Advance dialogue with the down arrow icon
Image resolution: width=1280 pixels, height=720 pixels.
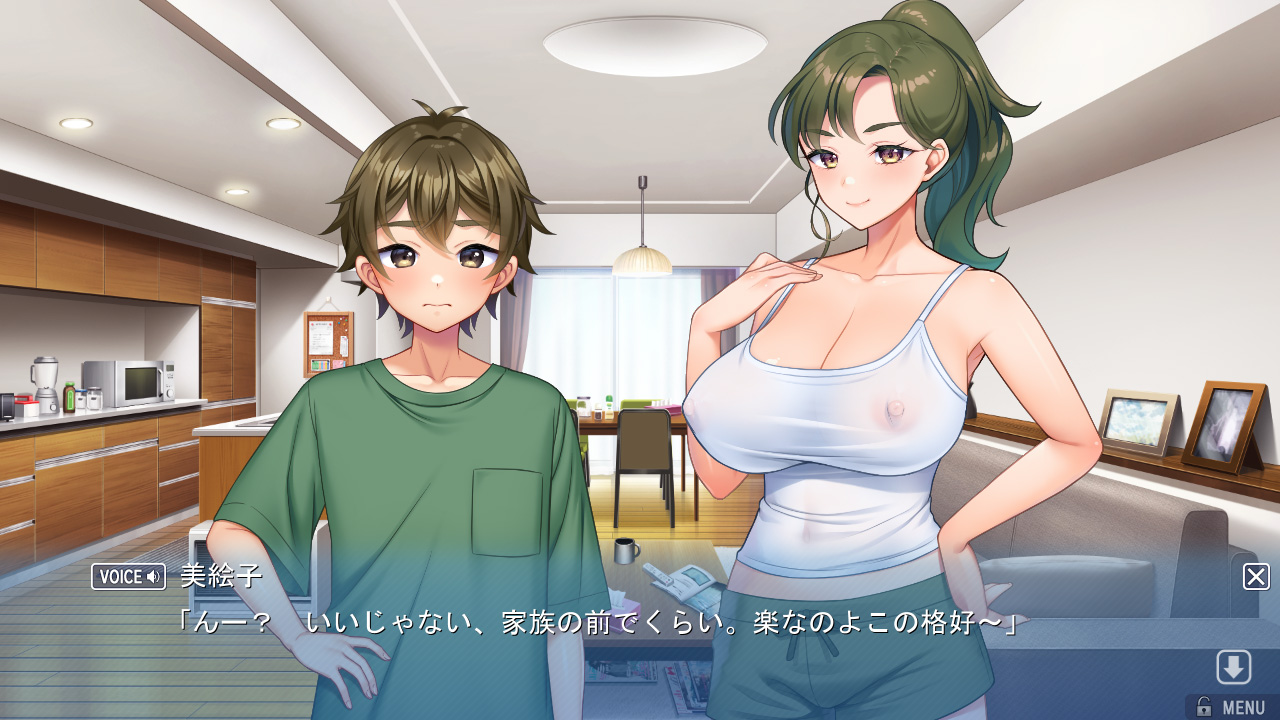1233,667
